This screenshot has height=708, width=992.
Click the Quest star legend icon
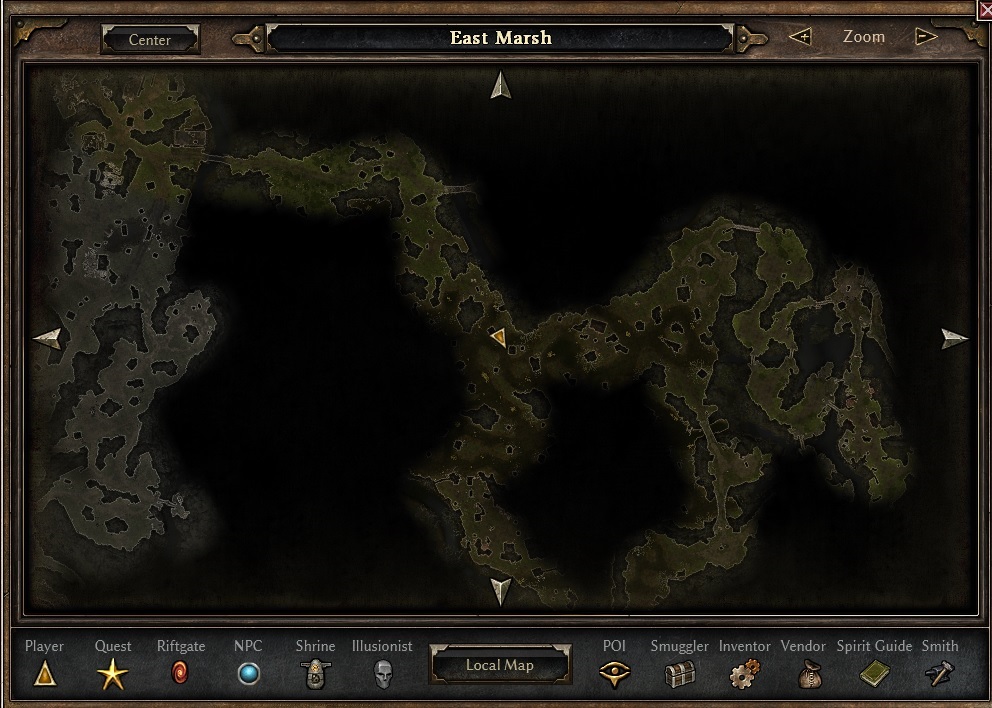click(x=112, y=675)
